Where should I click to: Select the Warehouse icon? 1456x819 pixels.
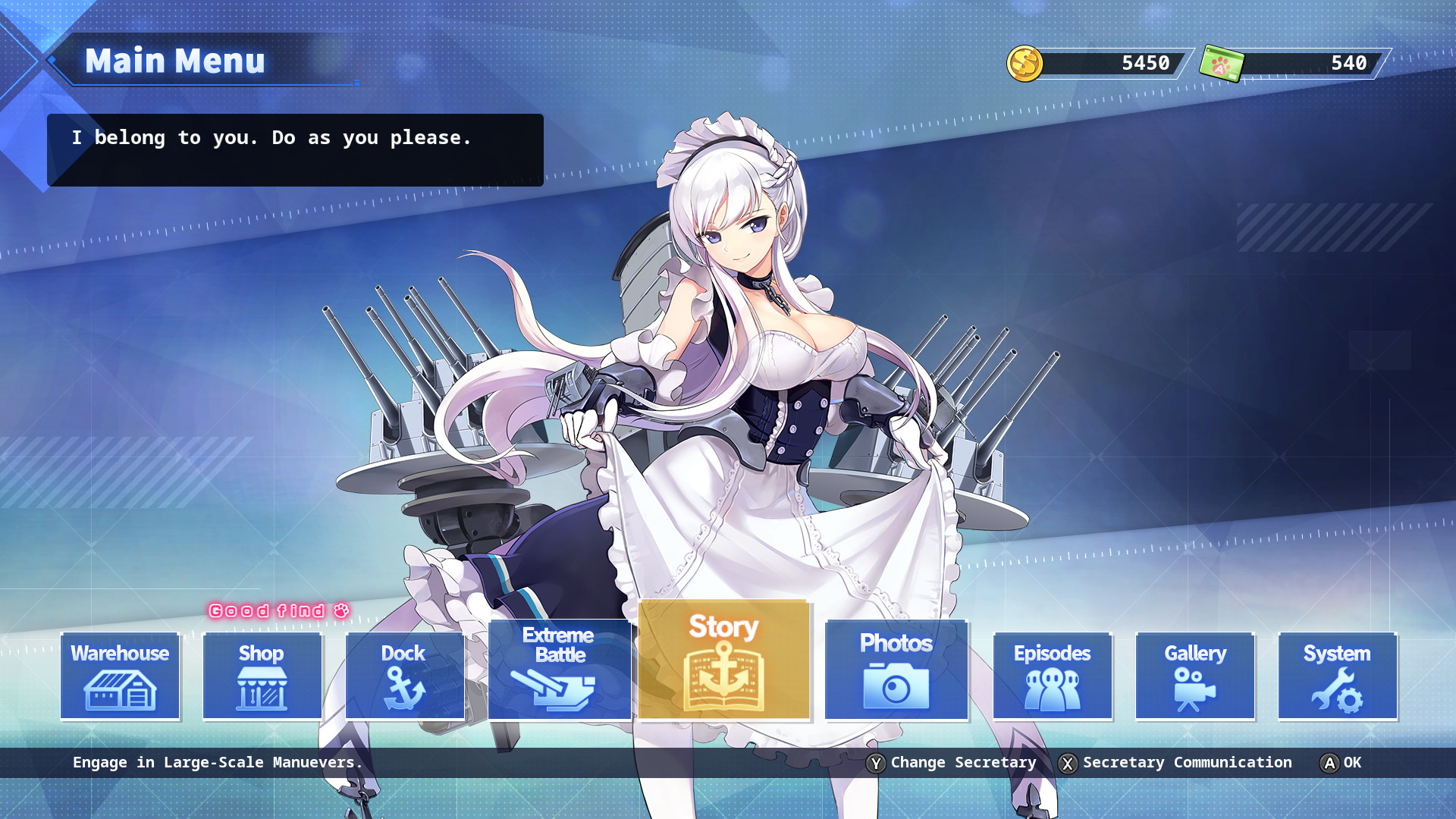(x=119, y=692)
